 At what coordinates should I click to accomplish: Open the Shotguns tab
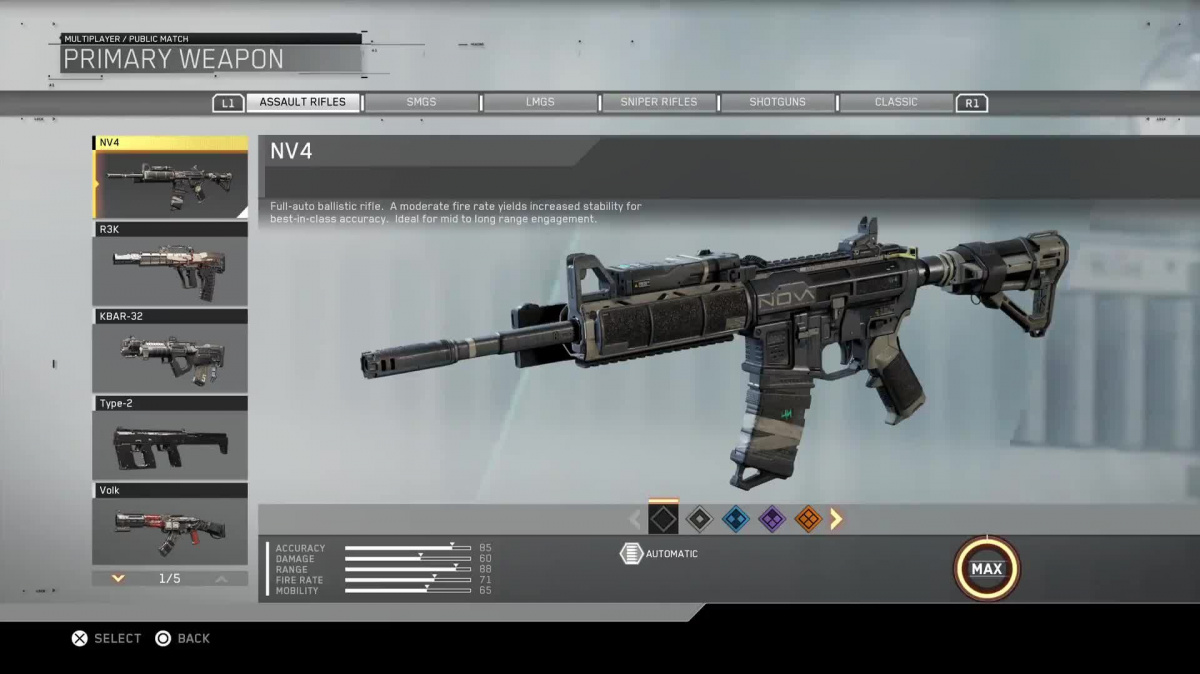(x=777, y=102)
